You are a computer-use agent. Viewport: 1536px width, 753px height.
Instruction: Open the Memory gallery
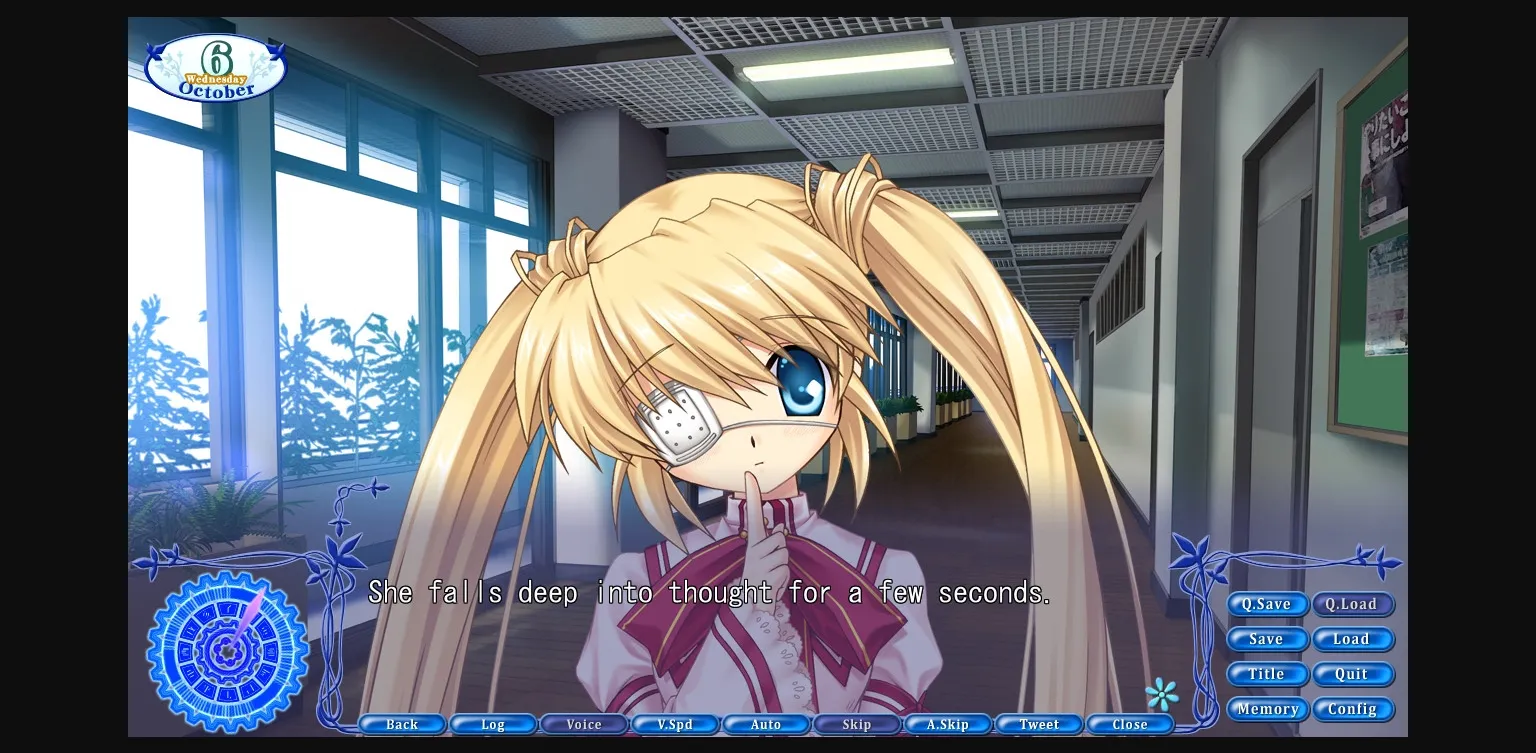click(x=1266, y=709)
